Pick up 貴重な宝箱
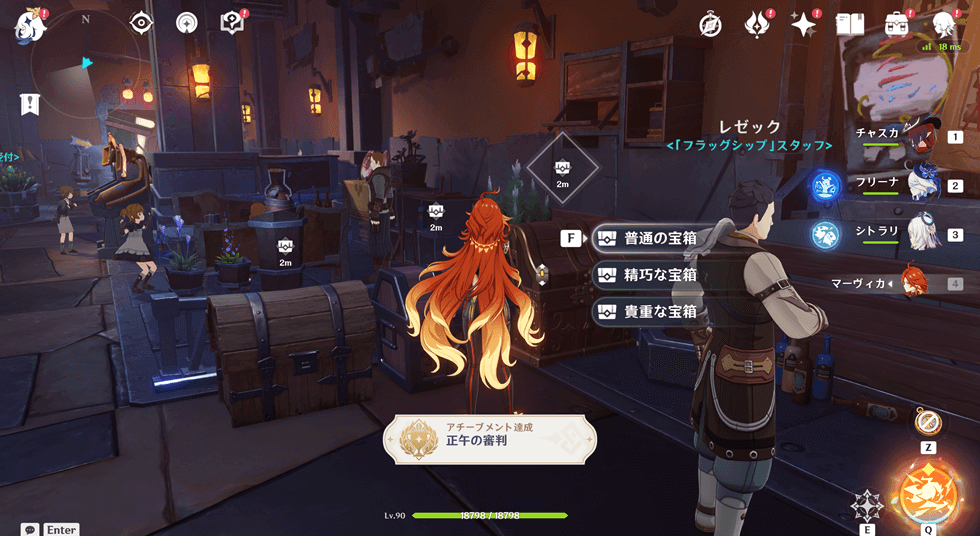Screen dimensions: 980x536 pyautogui.click(x=656, y=311)
